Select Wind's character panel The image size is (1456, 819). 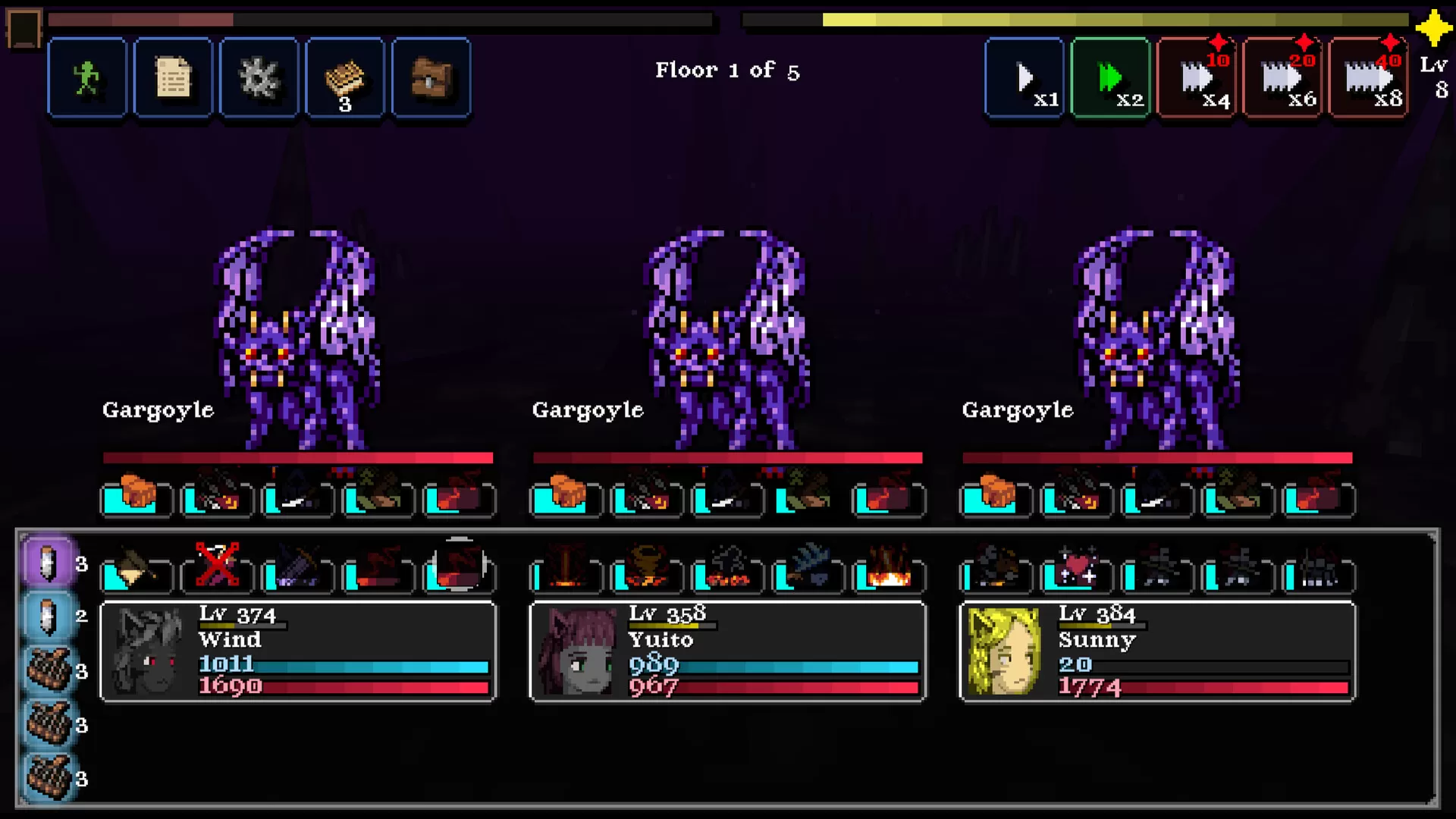click(298, 652)
